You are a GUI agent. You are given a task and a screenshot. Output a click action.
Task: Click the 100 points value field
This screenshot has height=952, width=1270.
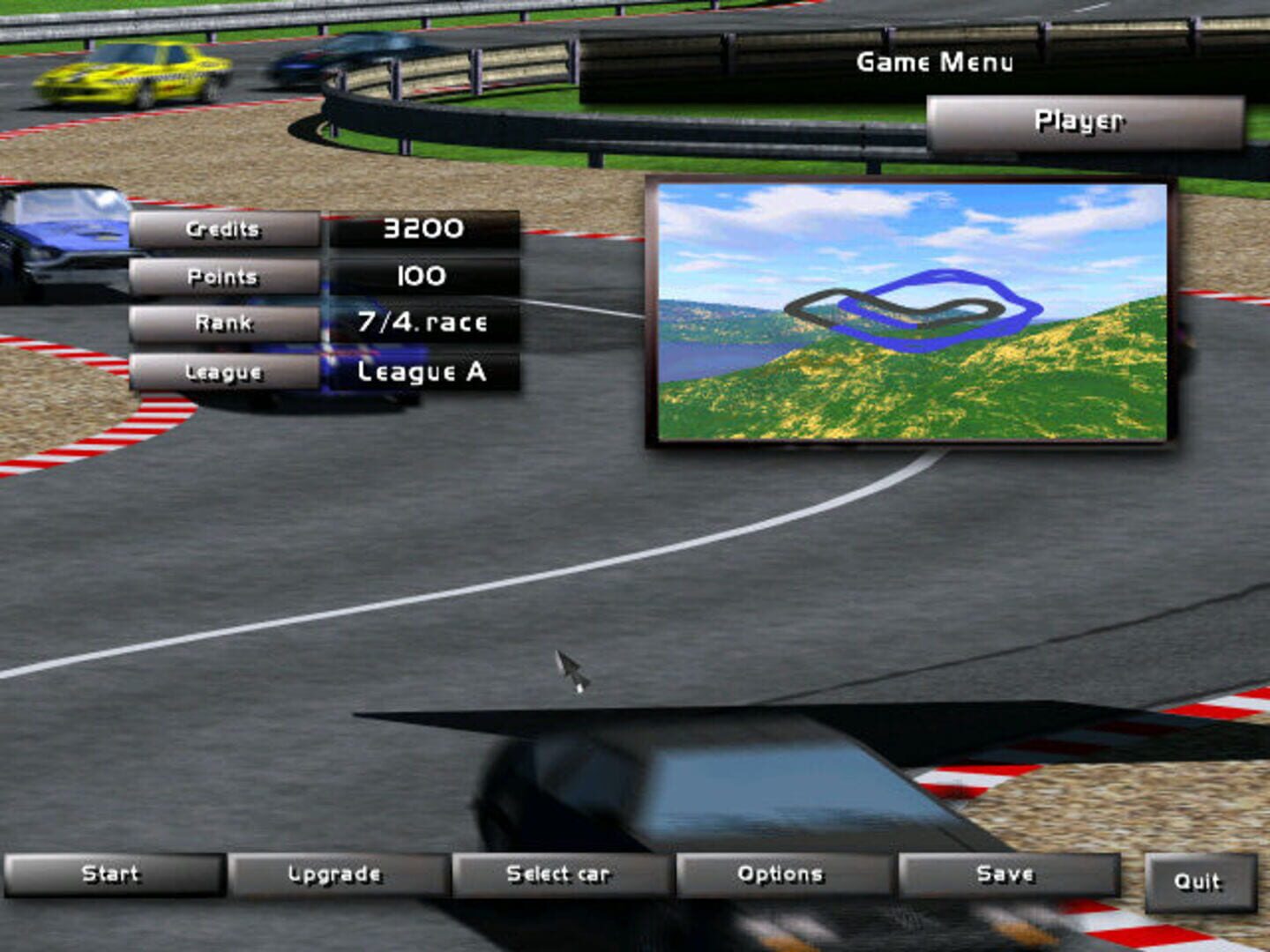[422, 276]
